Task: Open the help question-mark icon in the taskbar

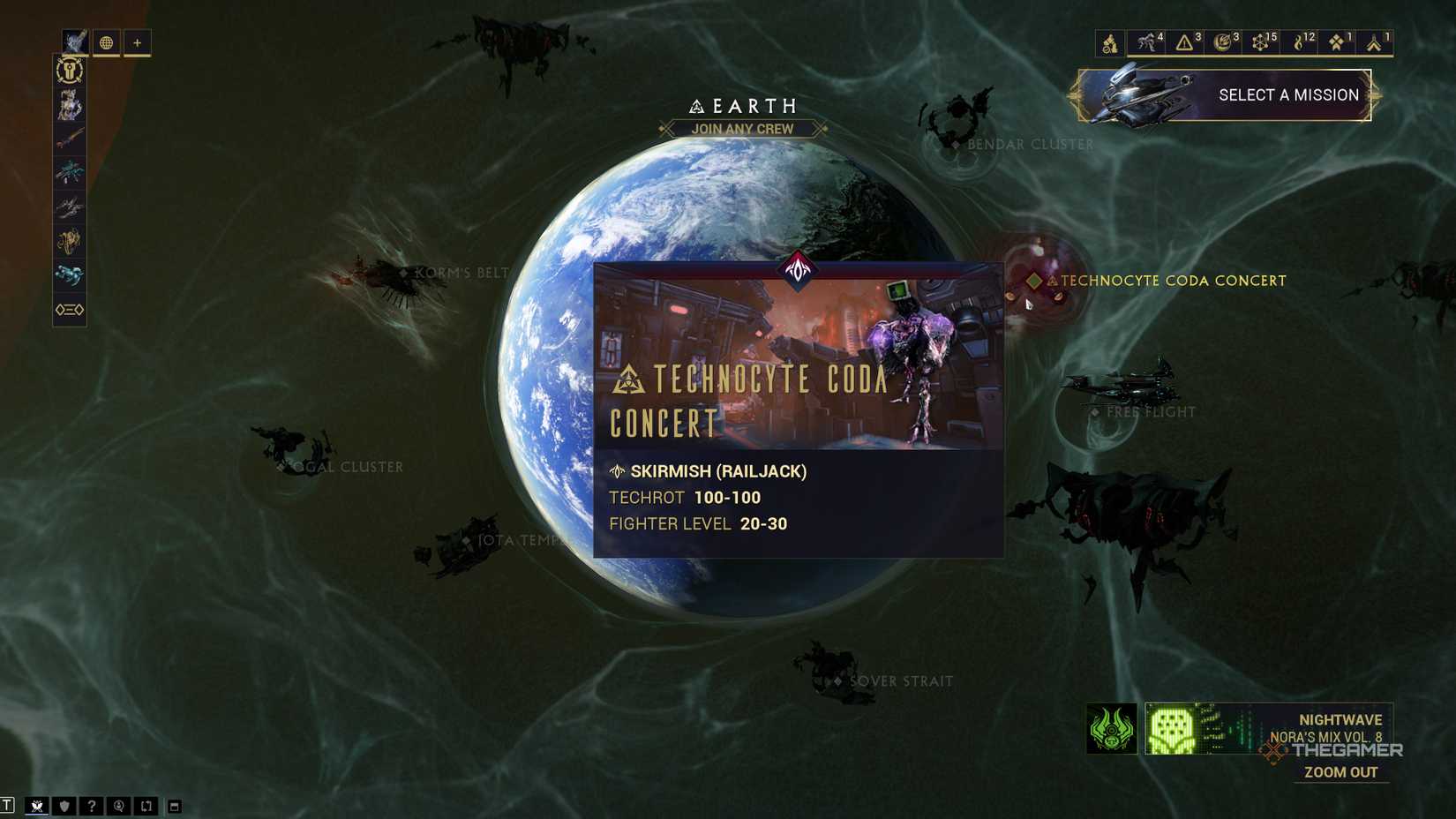Action: point(91,806)
